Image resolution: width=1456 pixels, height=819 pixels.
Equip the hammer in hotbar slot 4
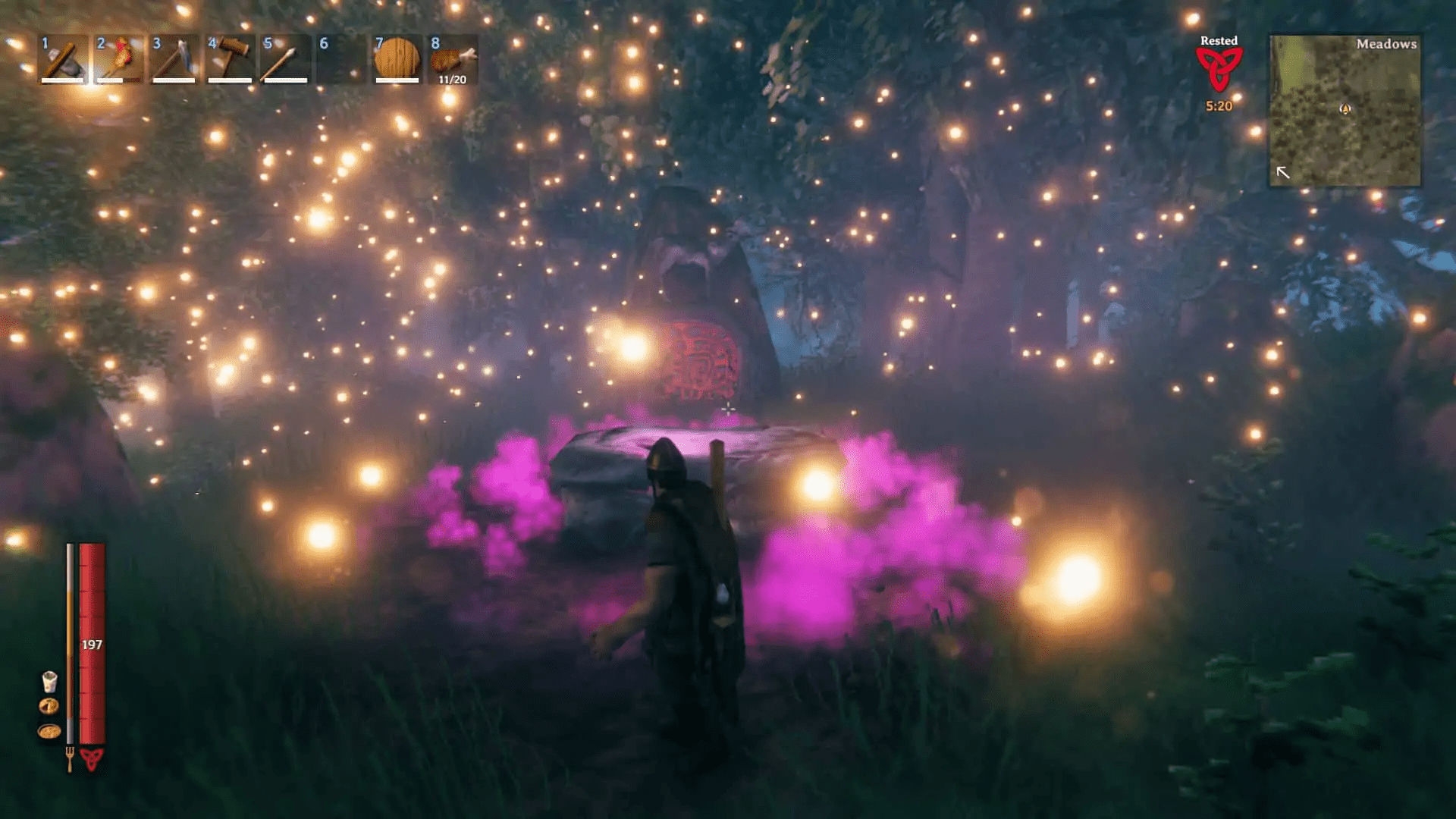pyautogui.click(x=230, y=59)
